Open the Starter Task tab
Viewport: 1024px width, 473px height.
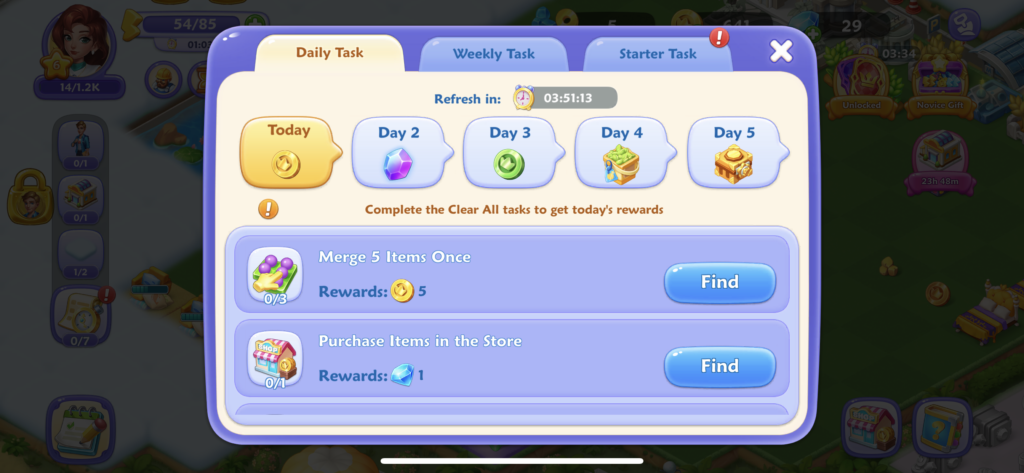(657, 54)
